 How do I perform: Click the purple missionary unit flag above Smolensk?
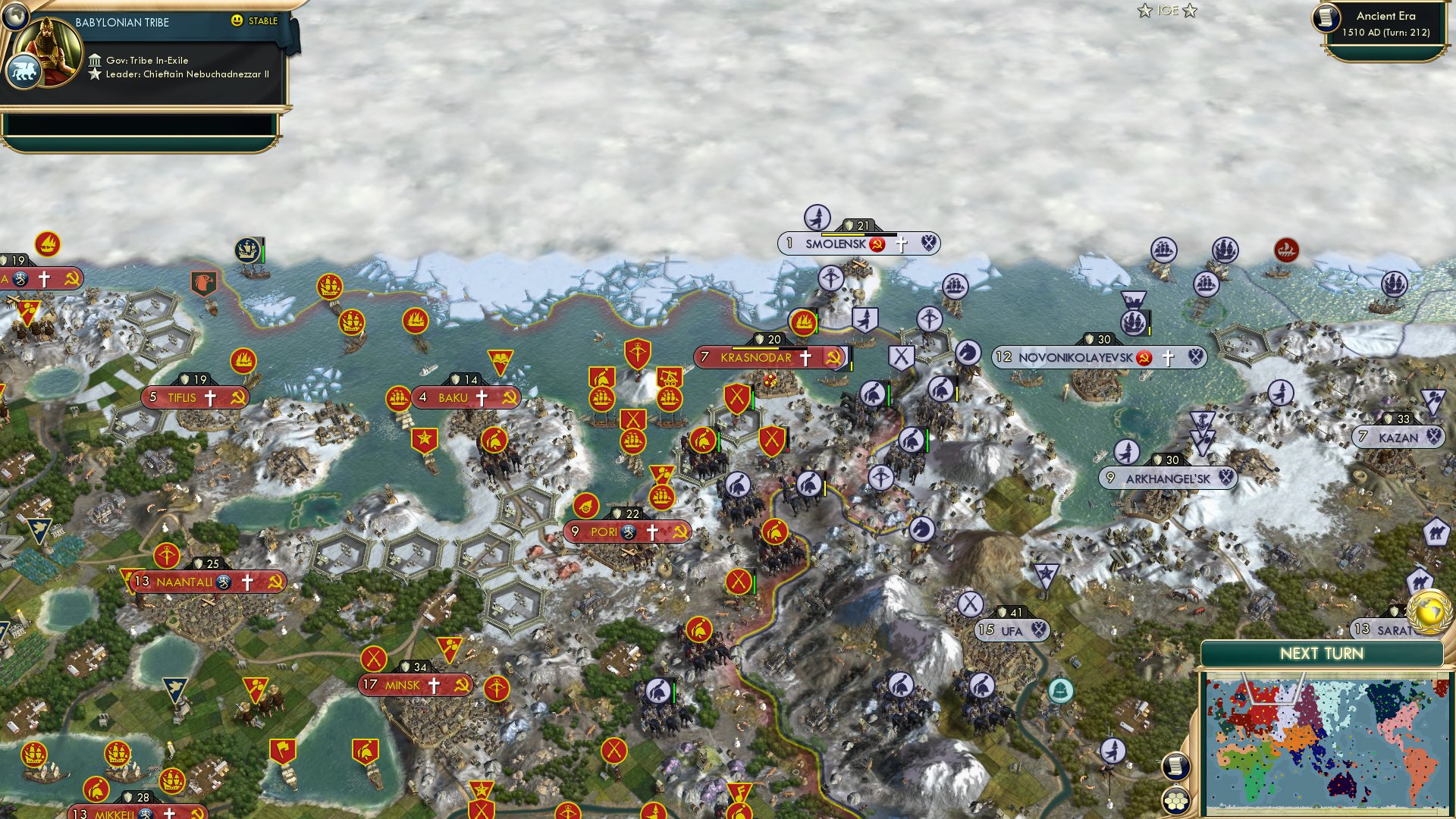(x=816, y=218)
